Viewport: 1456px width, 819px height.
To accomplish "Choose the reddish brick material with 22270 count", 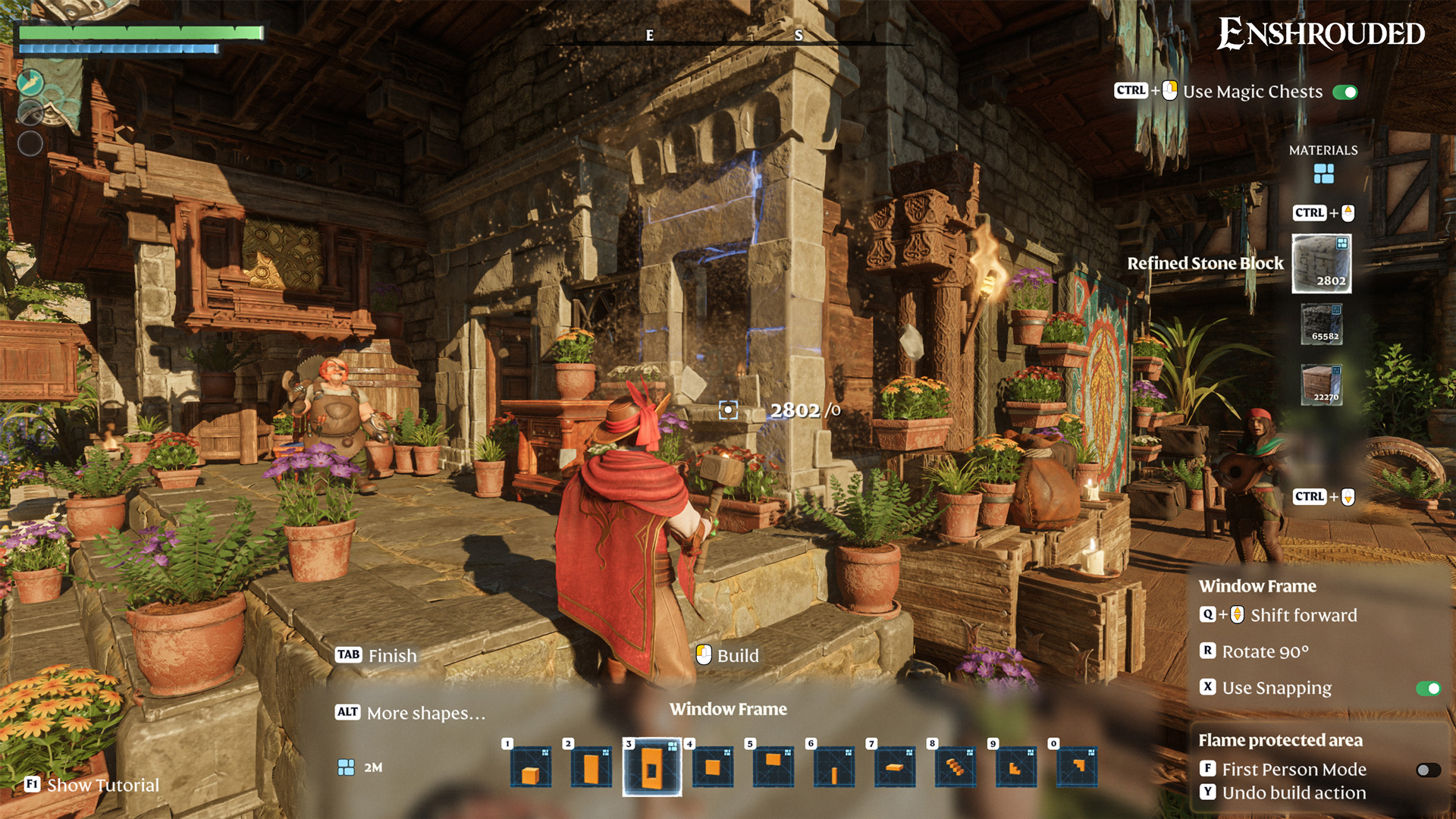I will [1322, 384].
